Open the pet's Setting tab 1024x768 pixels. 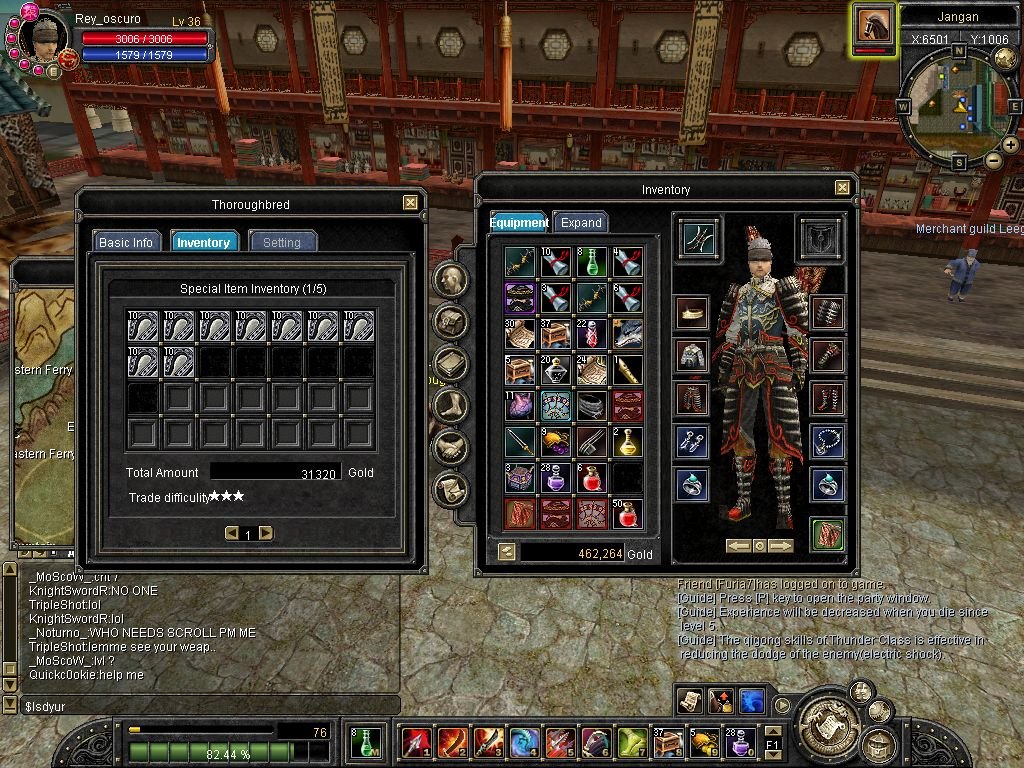coord(282,242)
